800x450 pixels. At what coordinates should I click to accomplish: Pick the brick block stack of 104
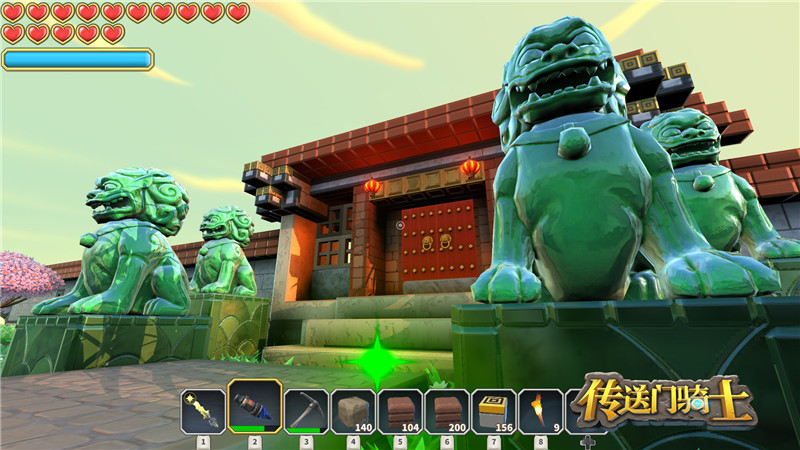pyautogui.click(x=400, y=411)
